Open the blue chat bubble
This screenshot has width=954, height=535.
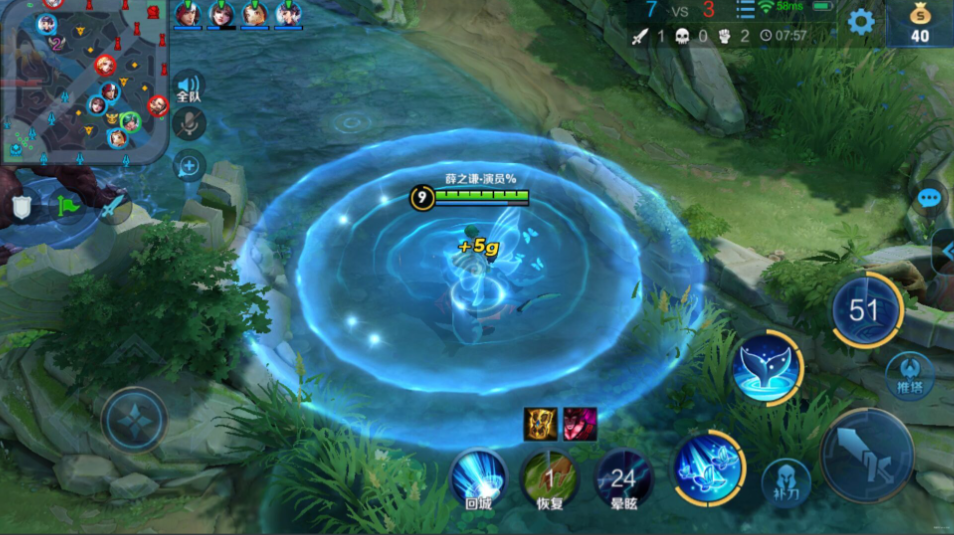930,198
